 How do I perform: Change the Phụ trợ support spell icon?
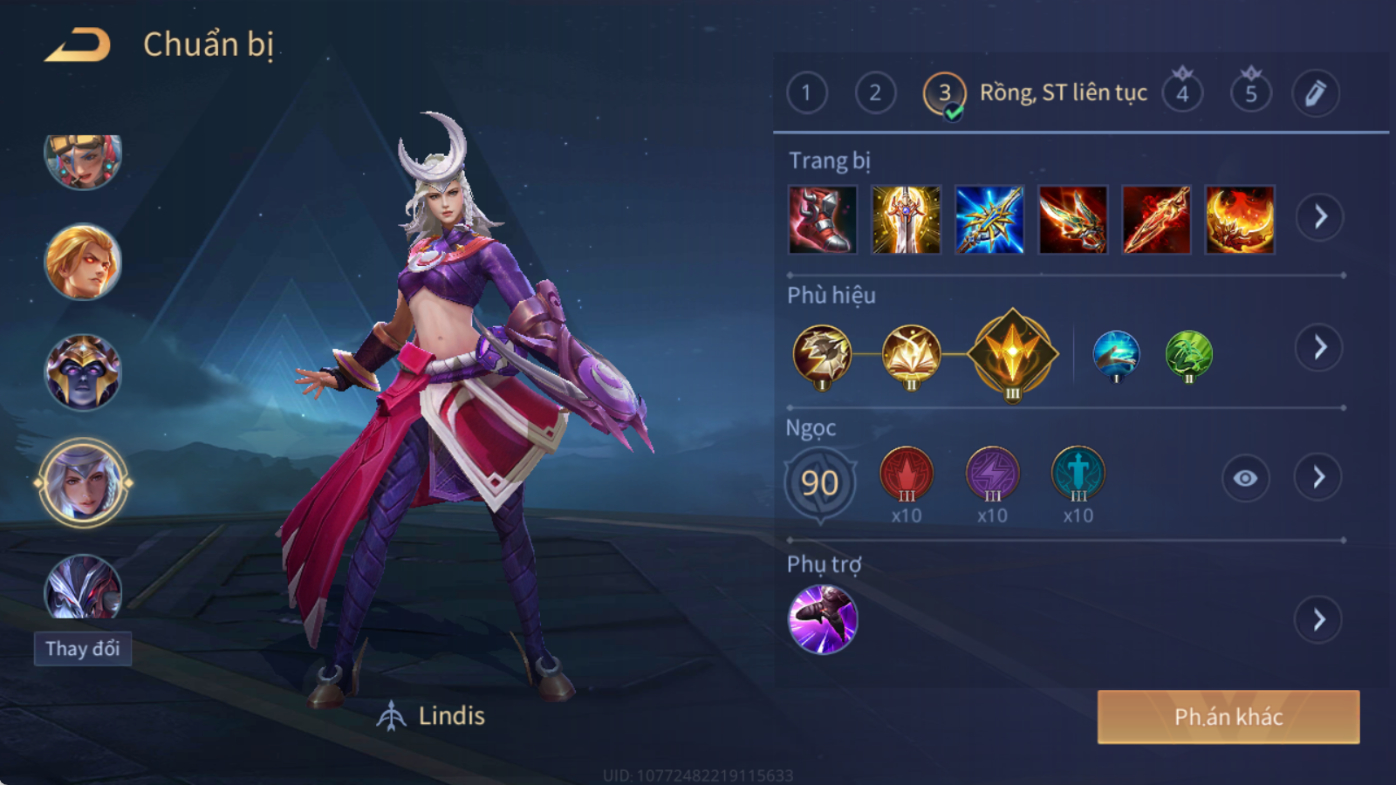822,620
